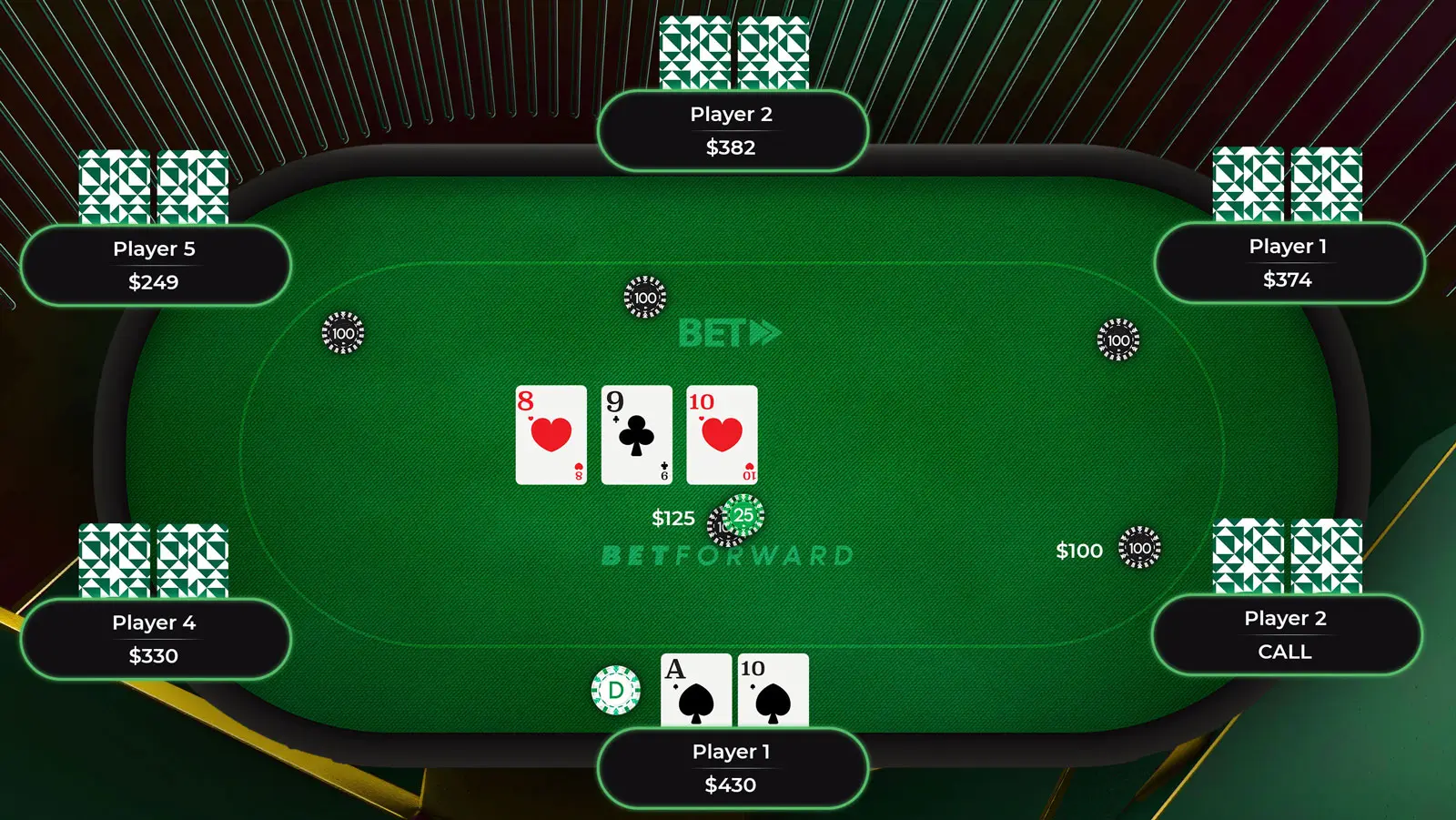Pick the 9 of clubs community card
Screen dimensions: 1456x820
pyautogui.click(x=636, y=435)
